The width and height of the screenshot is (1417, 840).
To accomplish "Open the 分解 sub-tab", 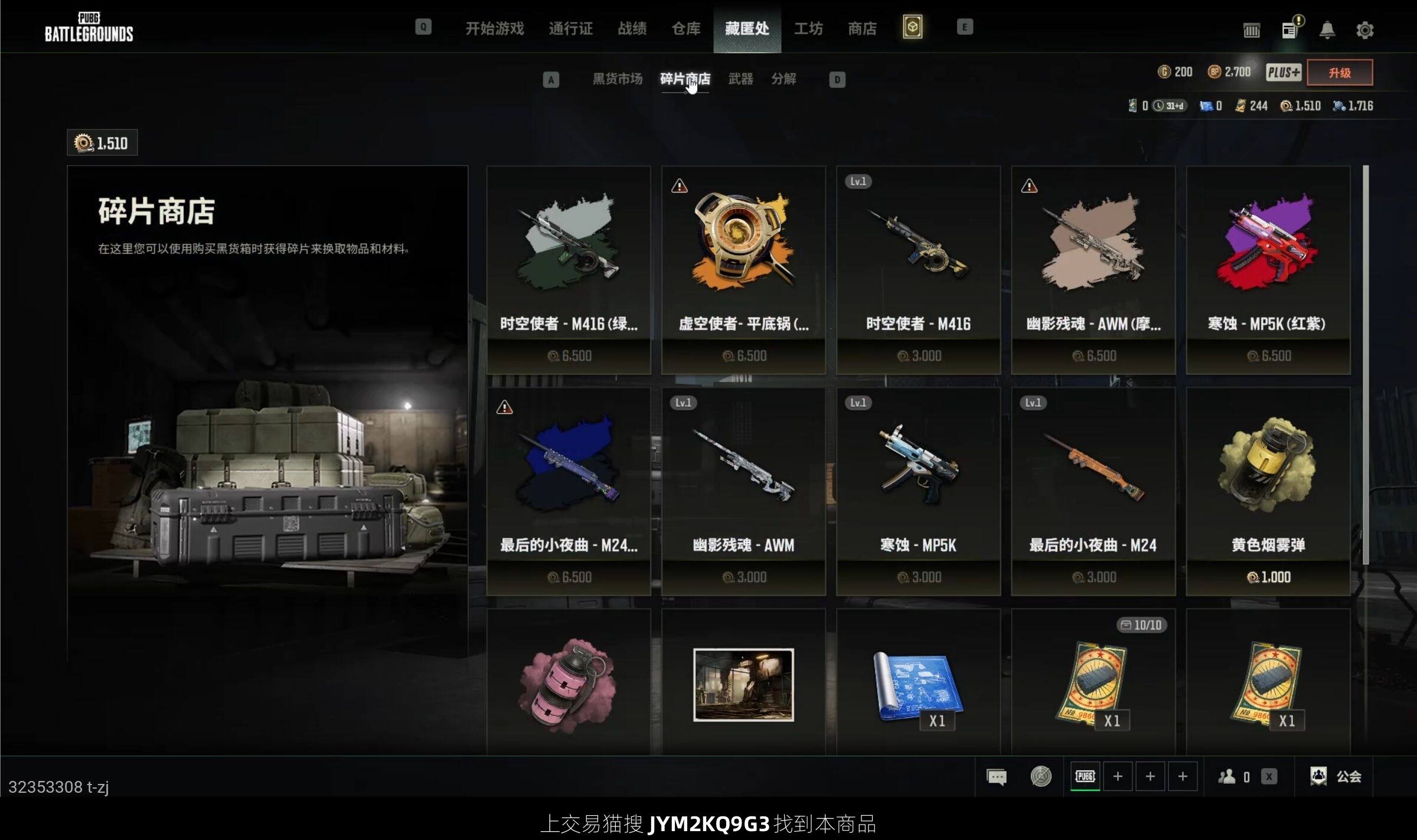I will [x=783, y=79].
